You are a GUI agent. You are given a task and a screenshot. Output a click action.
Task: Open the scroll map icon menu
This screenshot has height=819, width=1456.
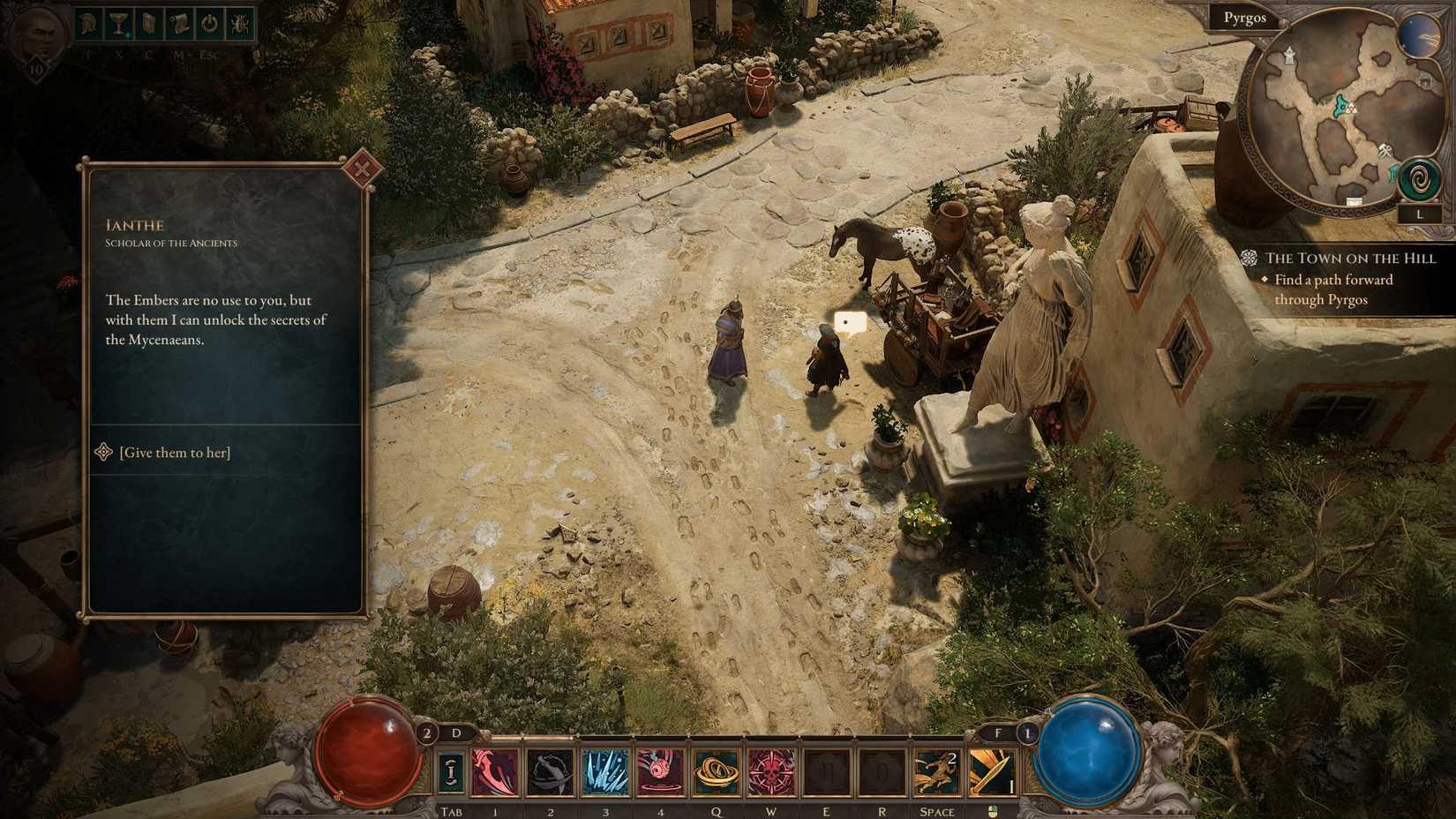(179, 24)
